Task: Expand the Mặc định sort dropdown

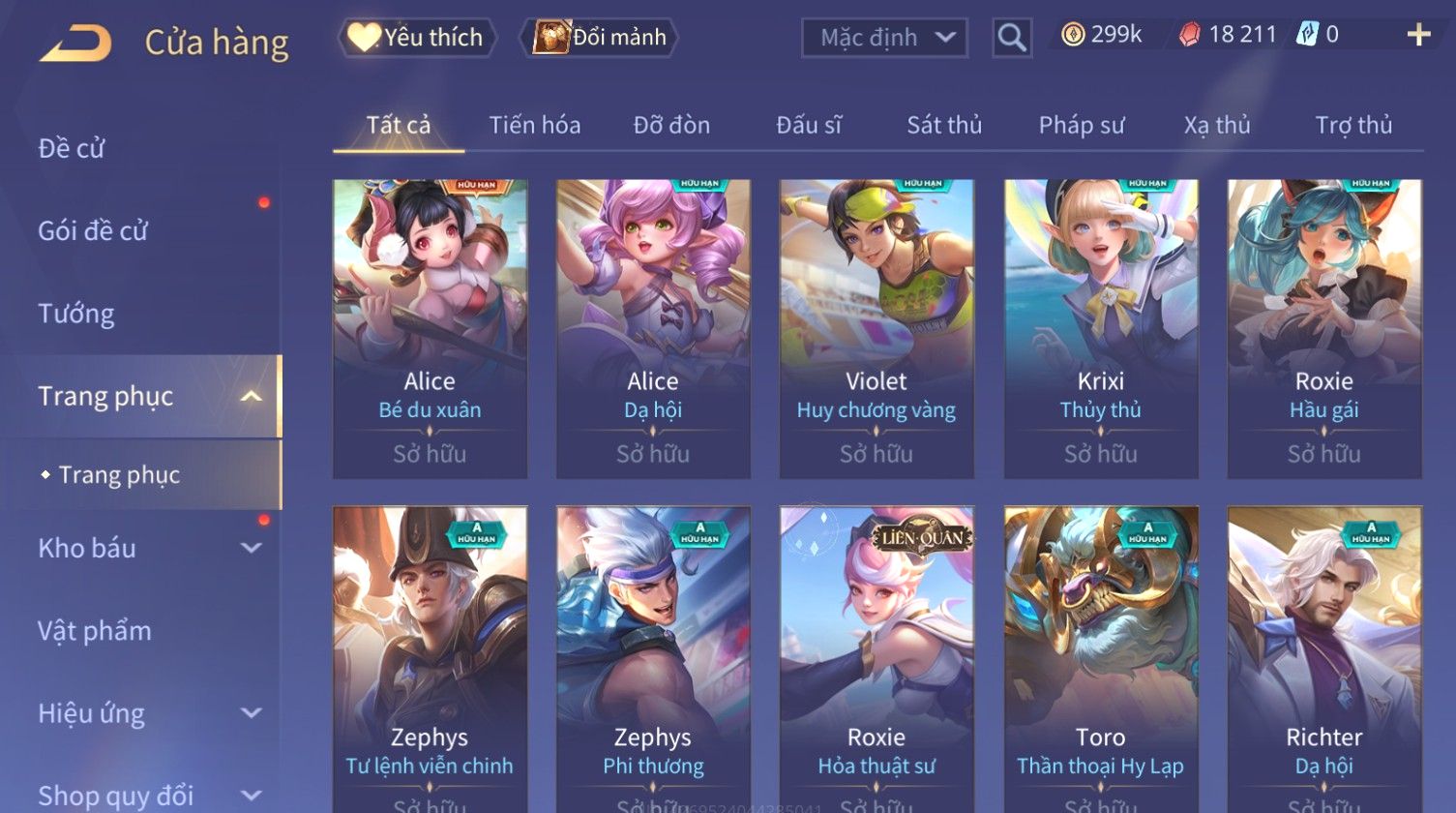Action: click(884, 38)
